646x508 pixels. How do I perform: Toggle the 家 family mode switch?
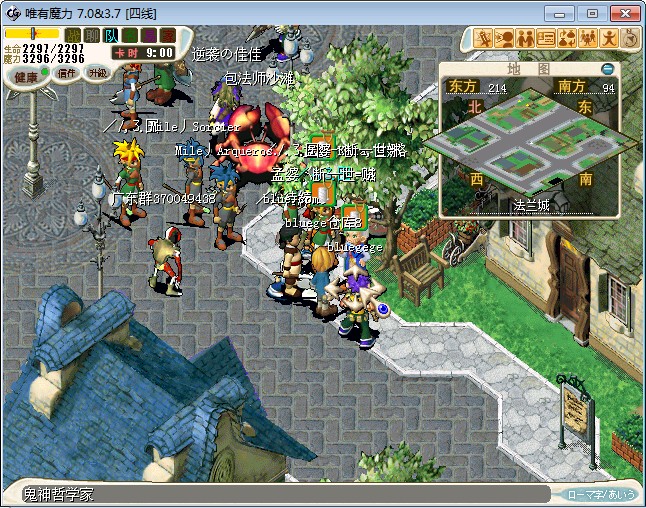(x=168, y=36)
